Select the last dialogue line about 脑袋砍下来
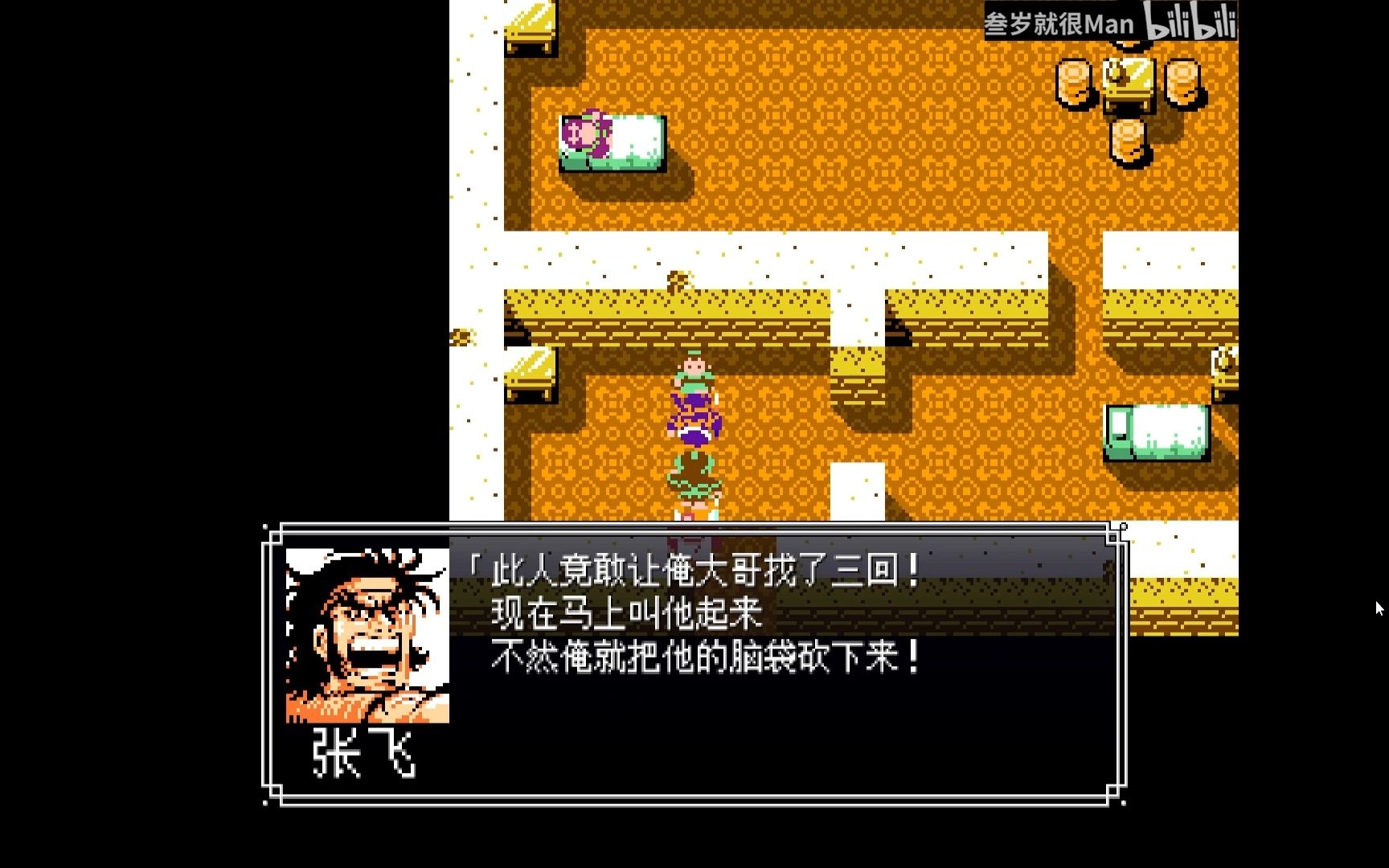 pyautogui.click(x=707, y=657)
